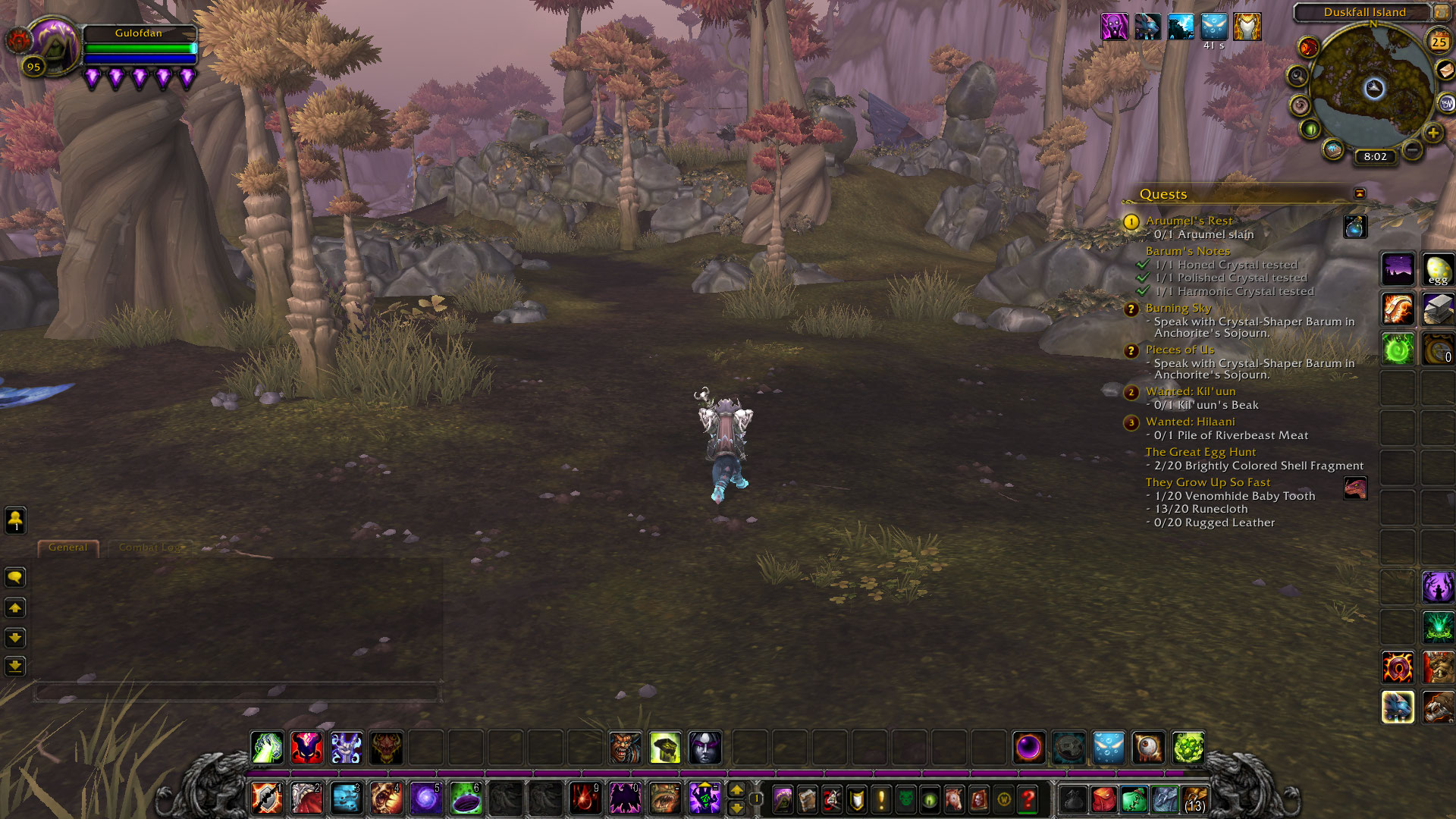Collapse the Quests tracker panel

coord(1360,194)
